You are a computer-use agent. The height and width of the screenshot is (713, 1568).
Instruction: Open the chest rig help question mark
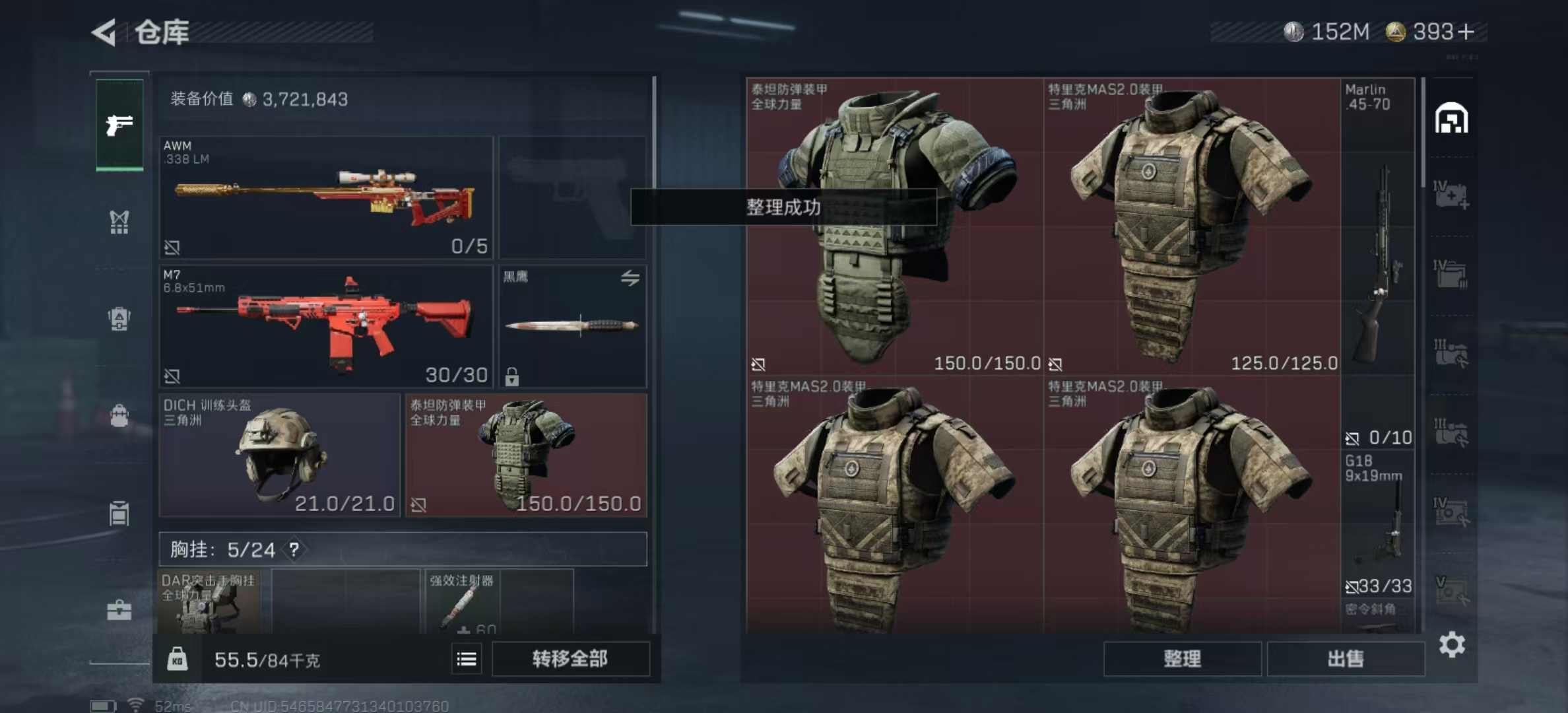(294, 549)
